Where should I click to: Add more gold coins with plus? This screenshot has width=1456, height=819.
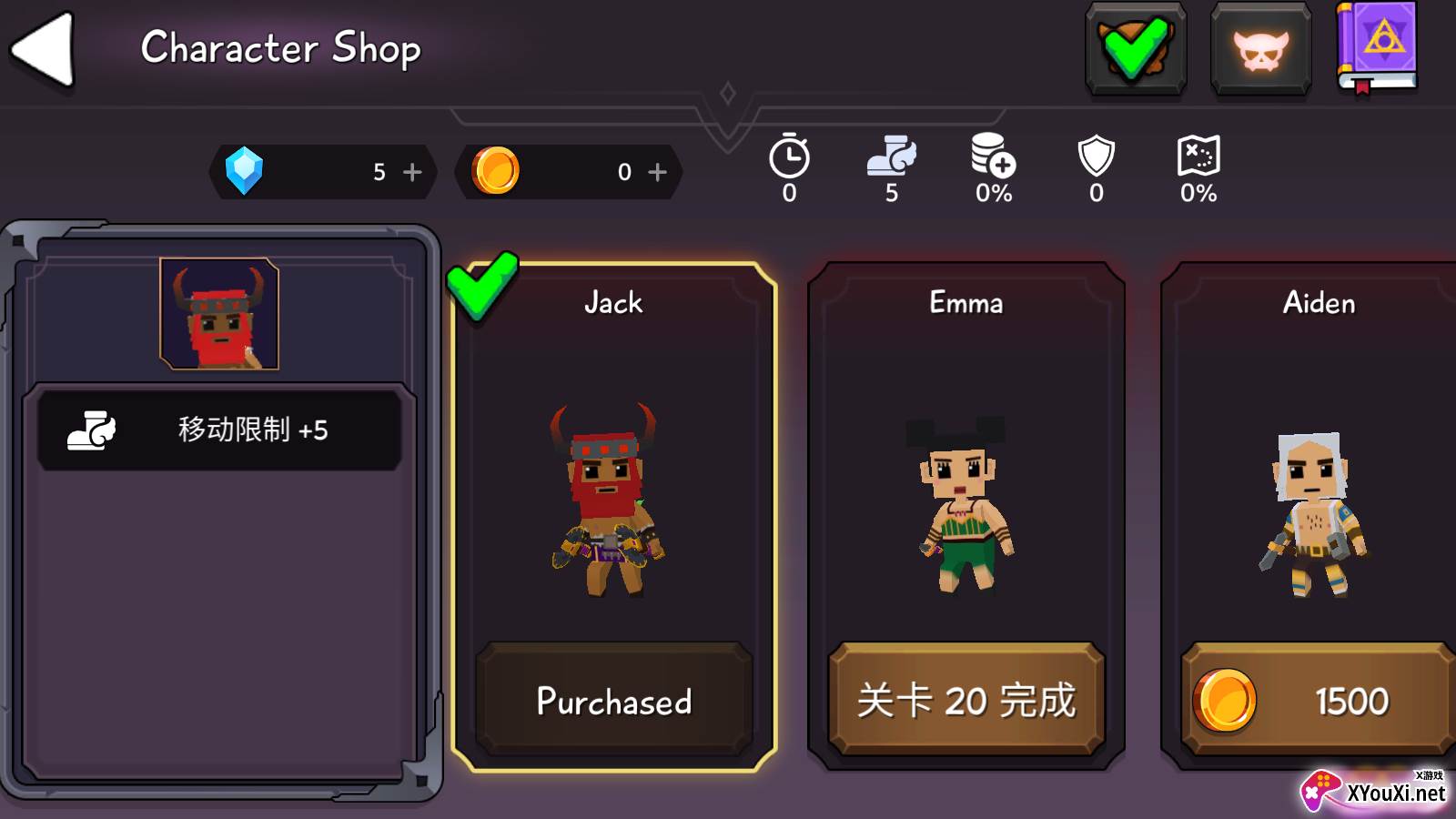(x=657, y=172)
